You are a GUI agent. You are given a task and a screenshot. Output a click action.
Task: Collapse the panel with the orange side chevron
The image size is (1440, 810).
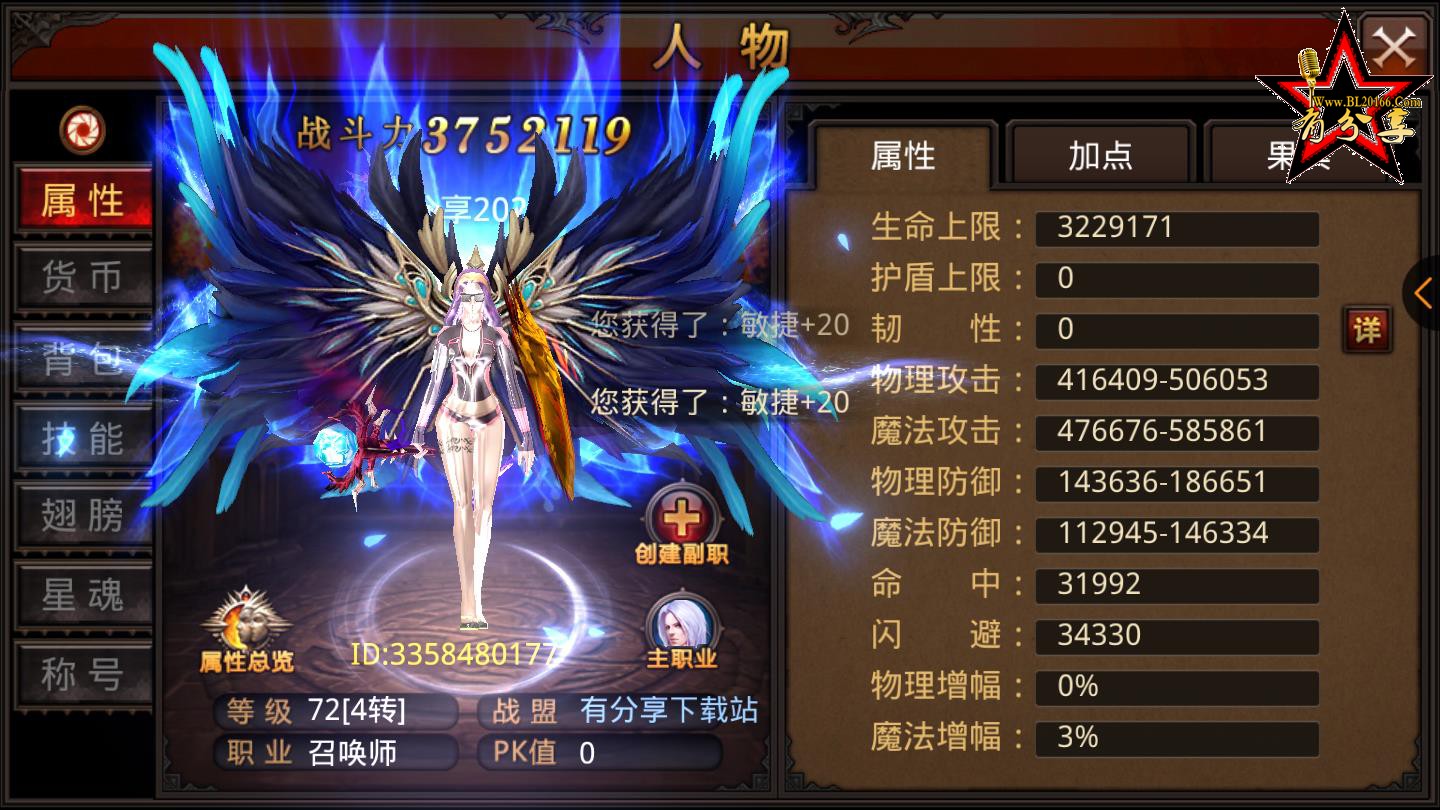[1424, 293]
